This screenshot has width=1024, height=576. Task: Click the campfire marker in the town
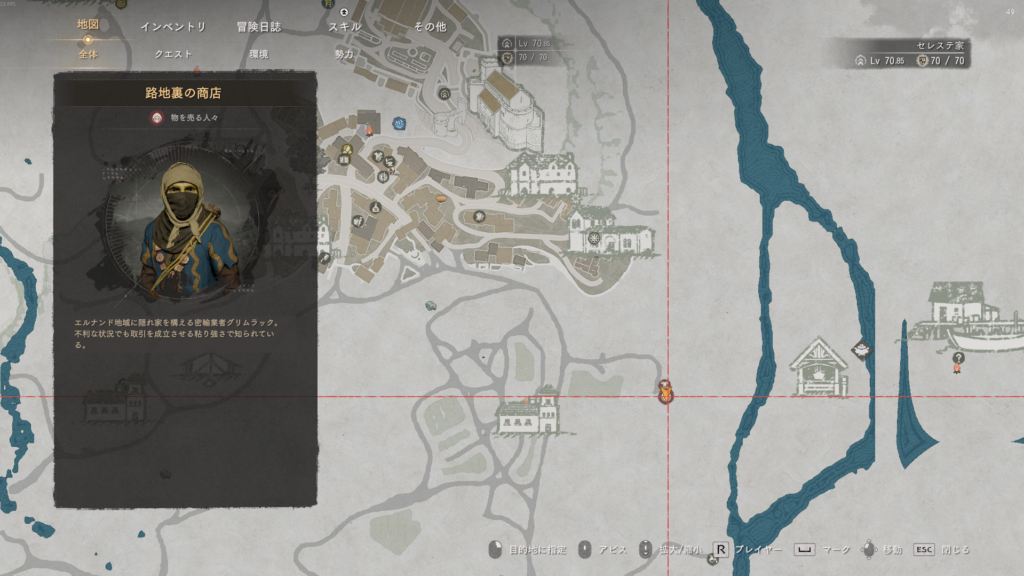(369, 130)
